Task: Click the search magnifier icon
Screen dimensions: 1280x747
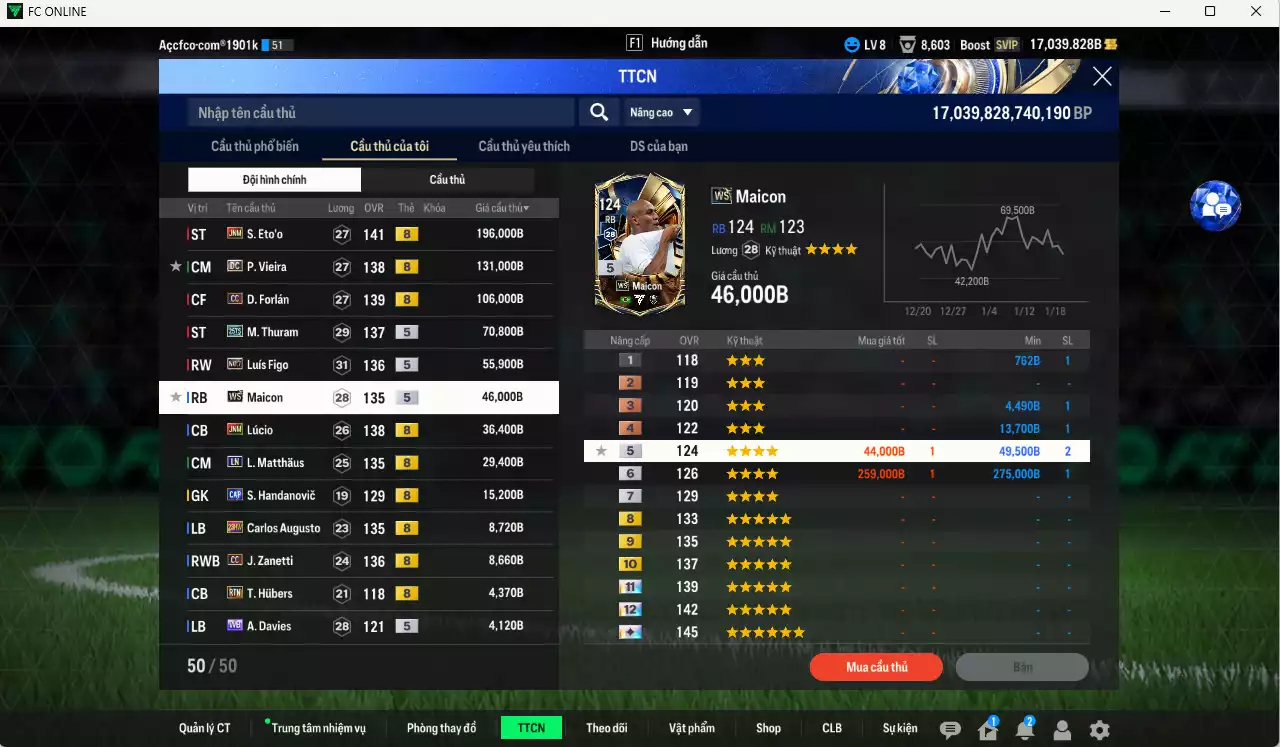Action: 598,112
